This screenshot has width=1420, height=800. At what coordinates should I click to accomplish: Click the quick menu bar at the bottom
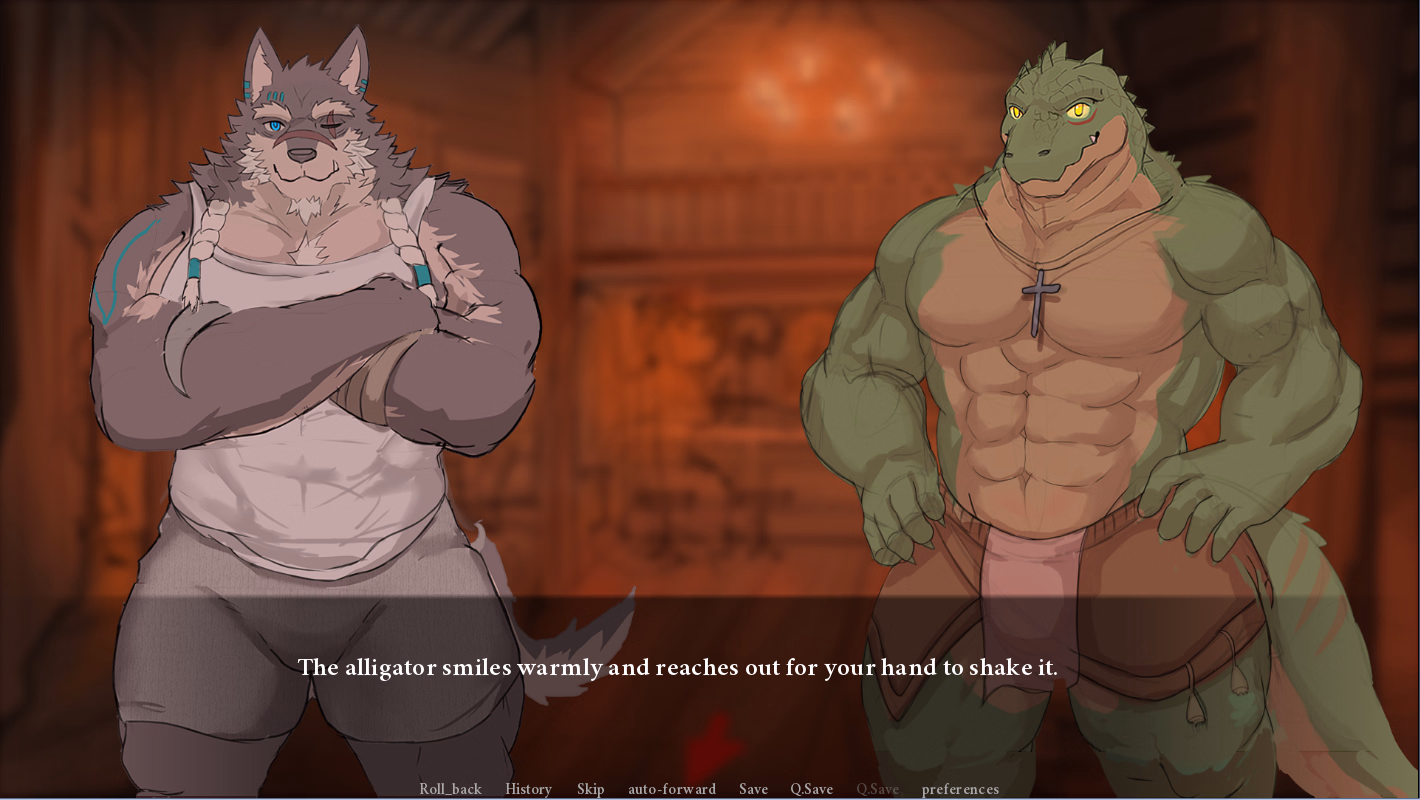click(x=710, y=789)
